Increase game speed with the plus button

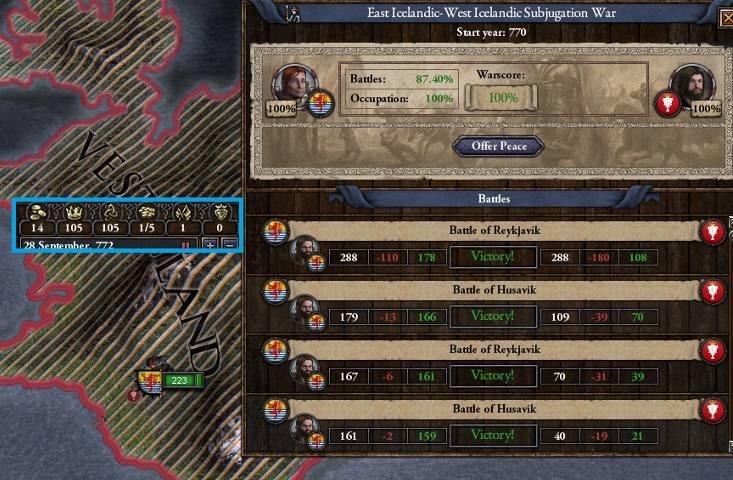210,245
